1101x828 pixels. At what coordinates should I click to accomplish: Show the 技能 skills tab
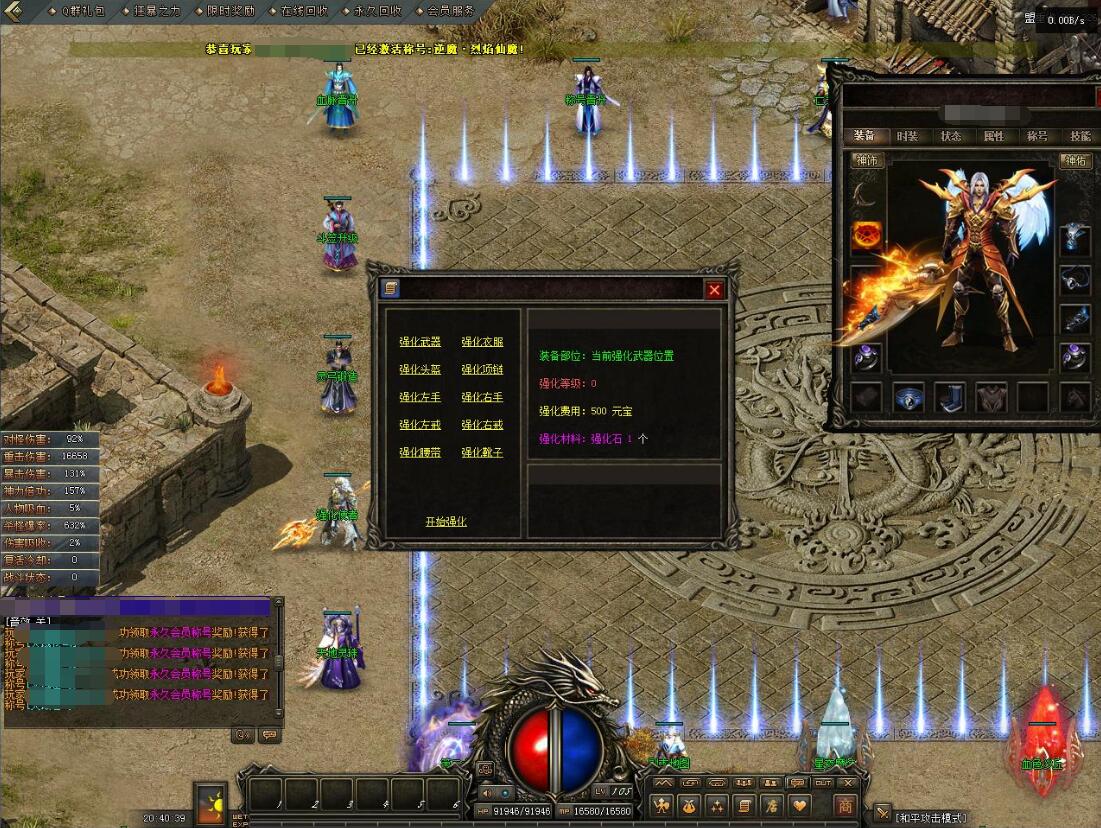1080,136
